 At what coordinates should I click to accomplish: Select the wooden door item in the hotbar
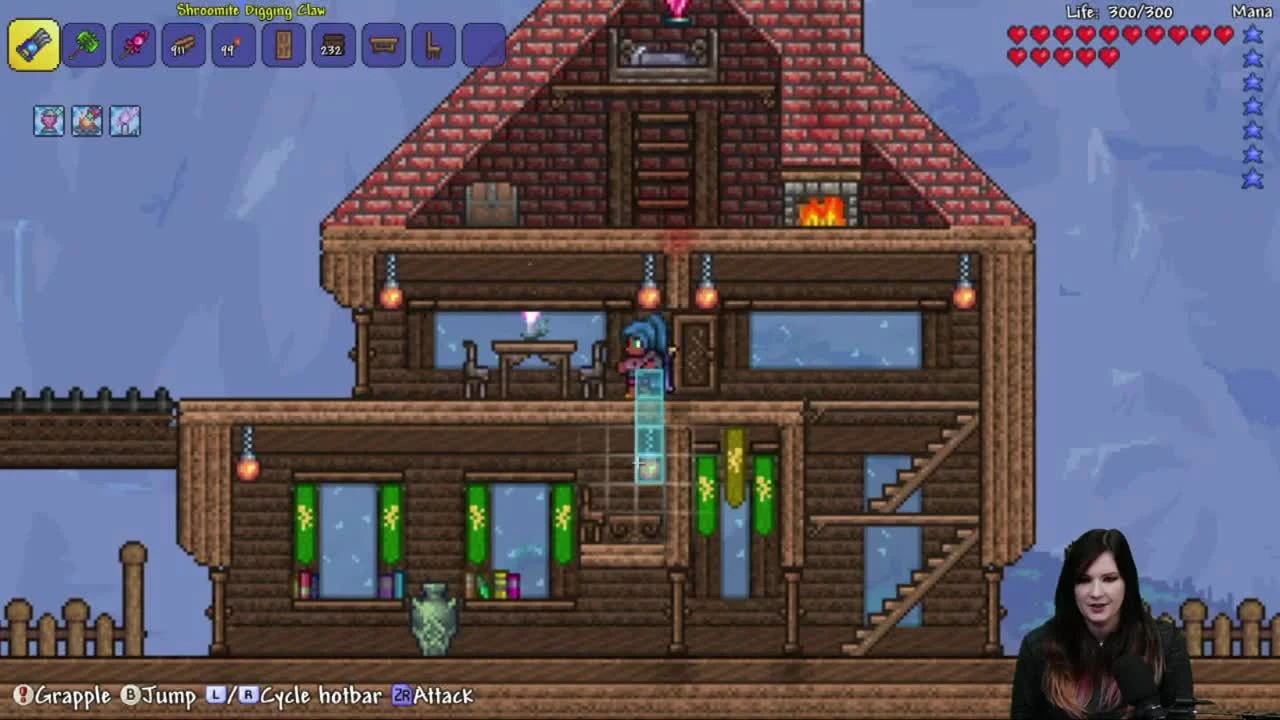point(283,45)
